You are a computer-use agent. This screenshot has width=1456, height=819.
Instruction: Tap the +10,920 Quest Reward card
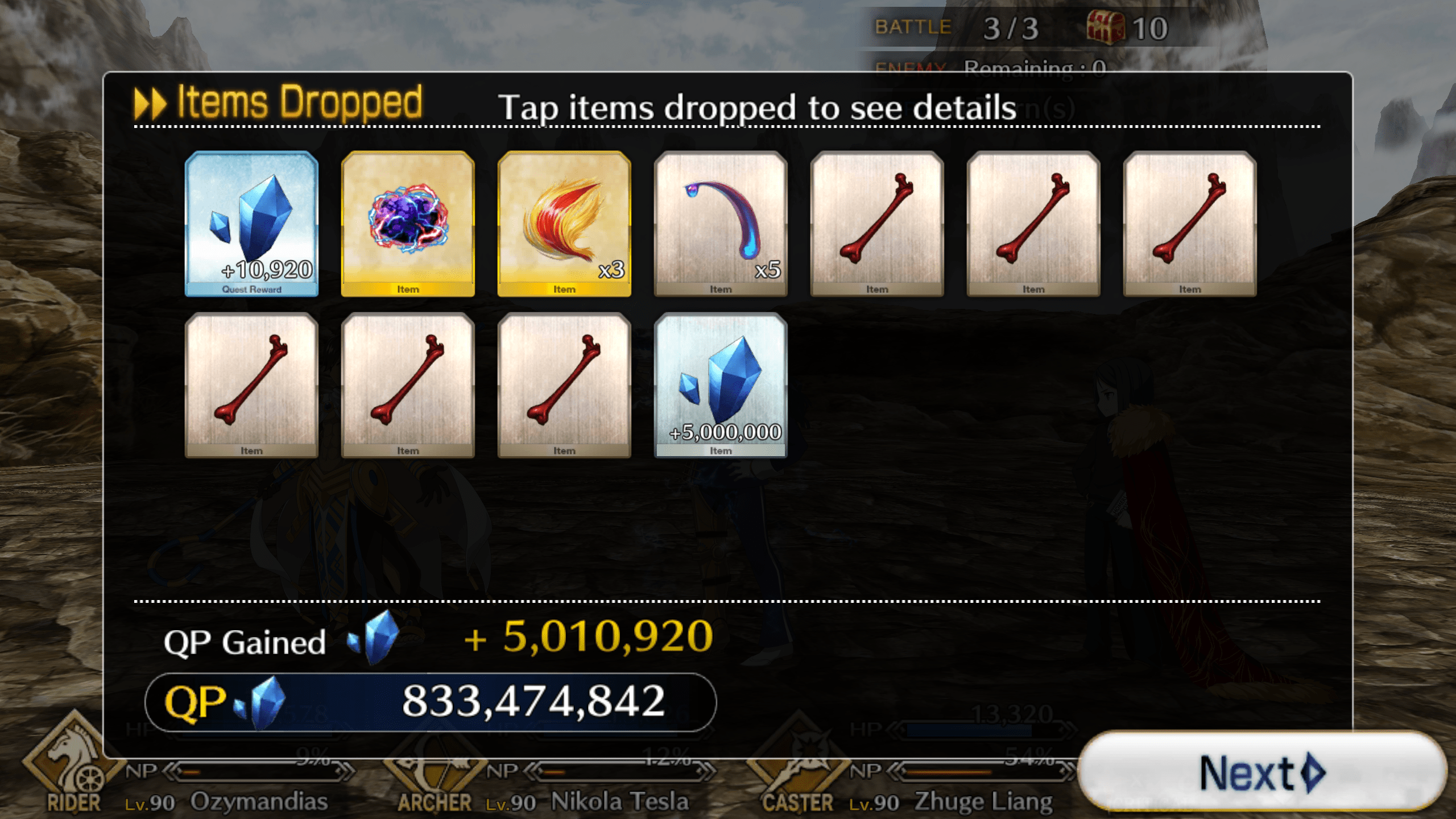pos(251,225)
